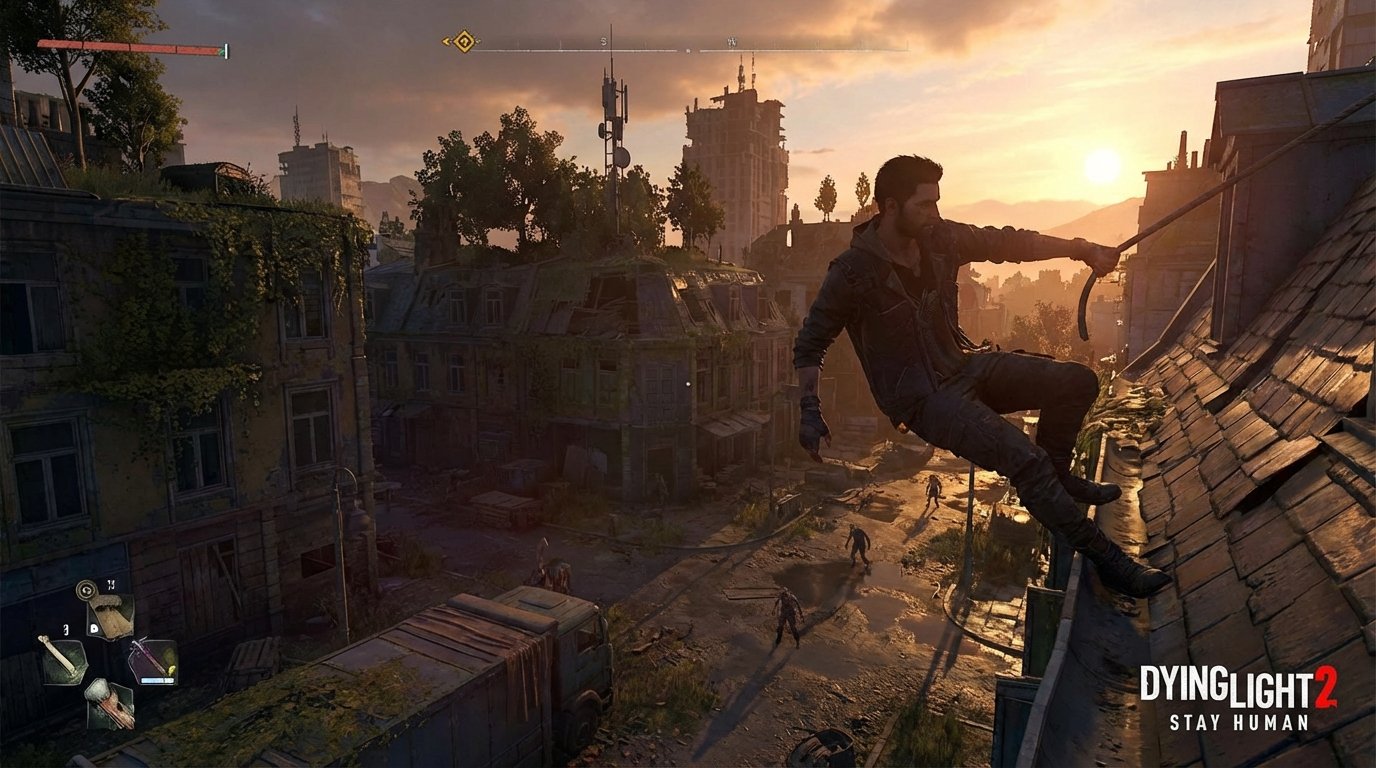This screenshot has width=1376, height=768.
Task: Click the circular swap icon on the hatchet slot
Action: tap(86, 588)
